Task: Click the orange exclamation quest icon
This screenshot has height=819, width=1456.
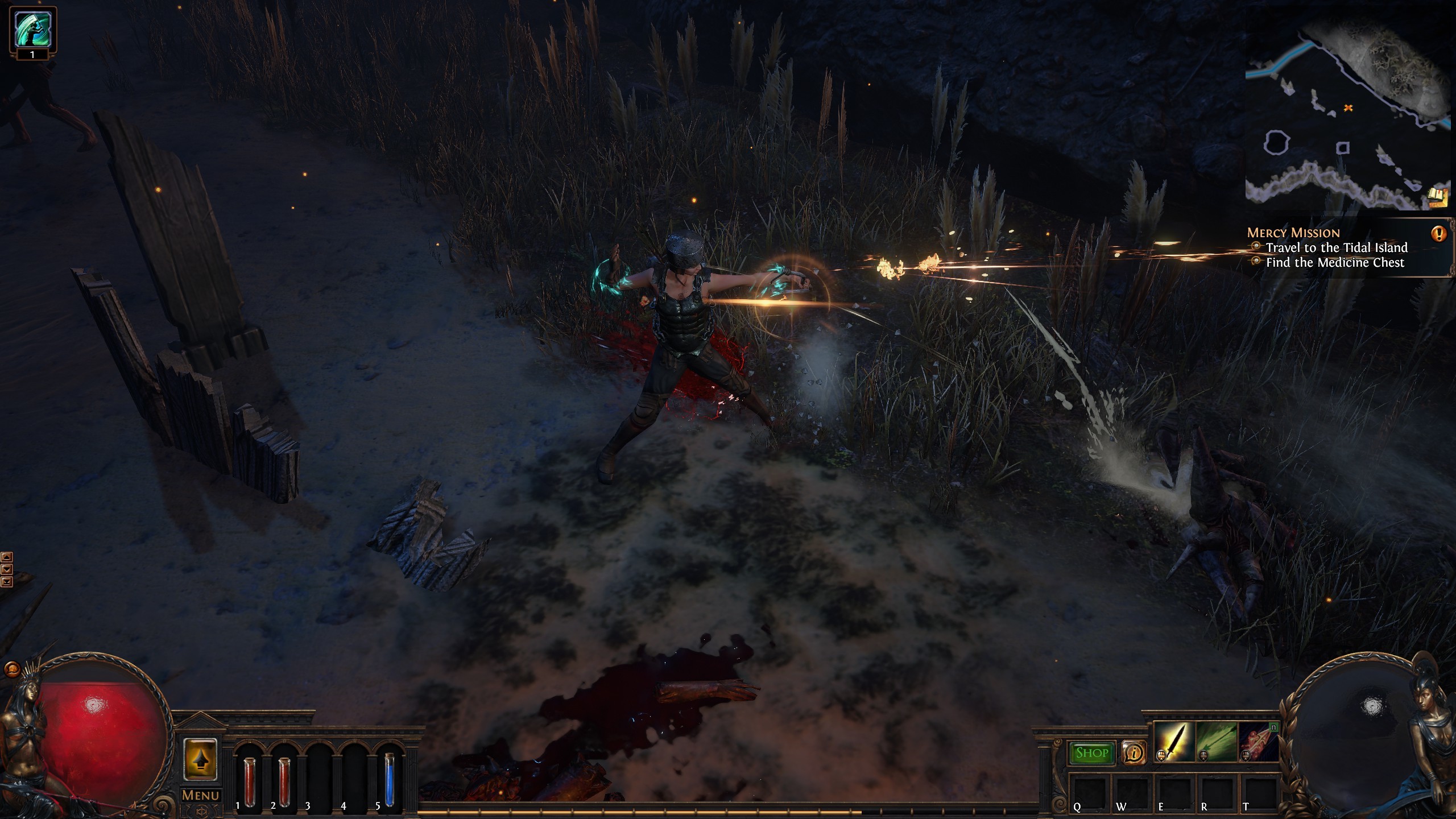Action: (1438, 233)
